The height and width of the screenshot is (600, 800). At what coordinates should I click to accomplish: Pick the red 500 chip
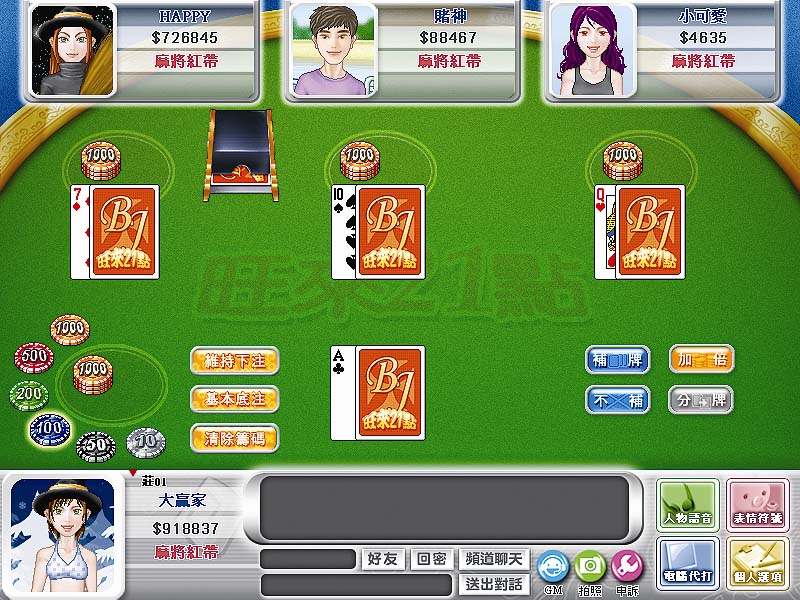pyautogui.click(x=34, y=357)
